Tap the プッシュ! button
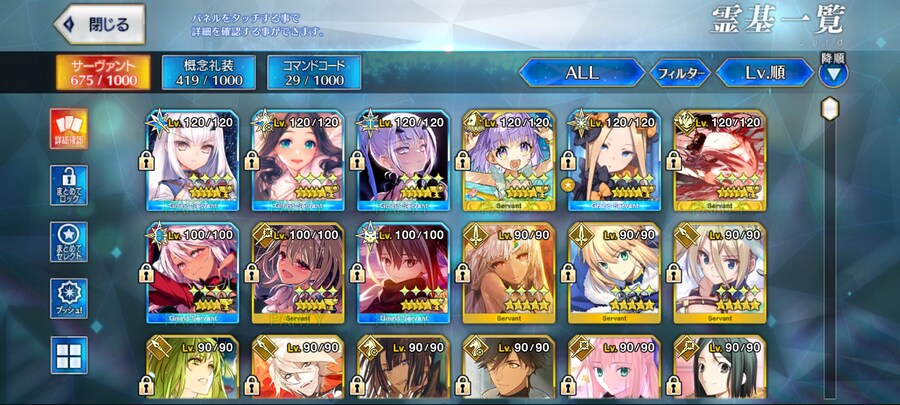This screenshot has height=405, width=900. coord(69,298)
